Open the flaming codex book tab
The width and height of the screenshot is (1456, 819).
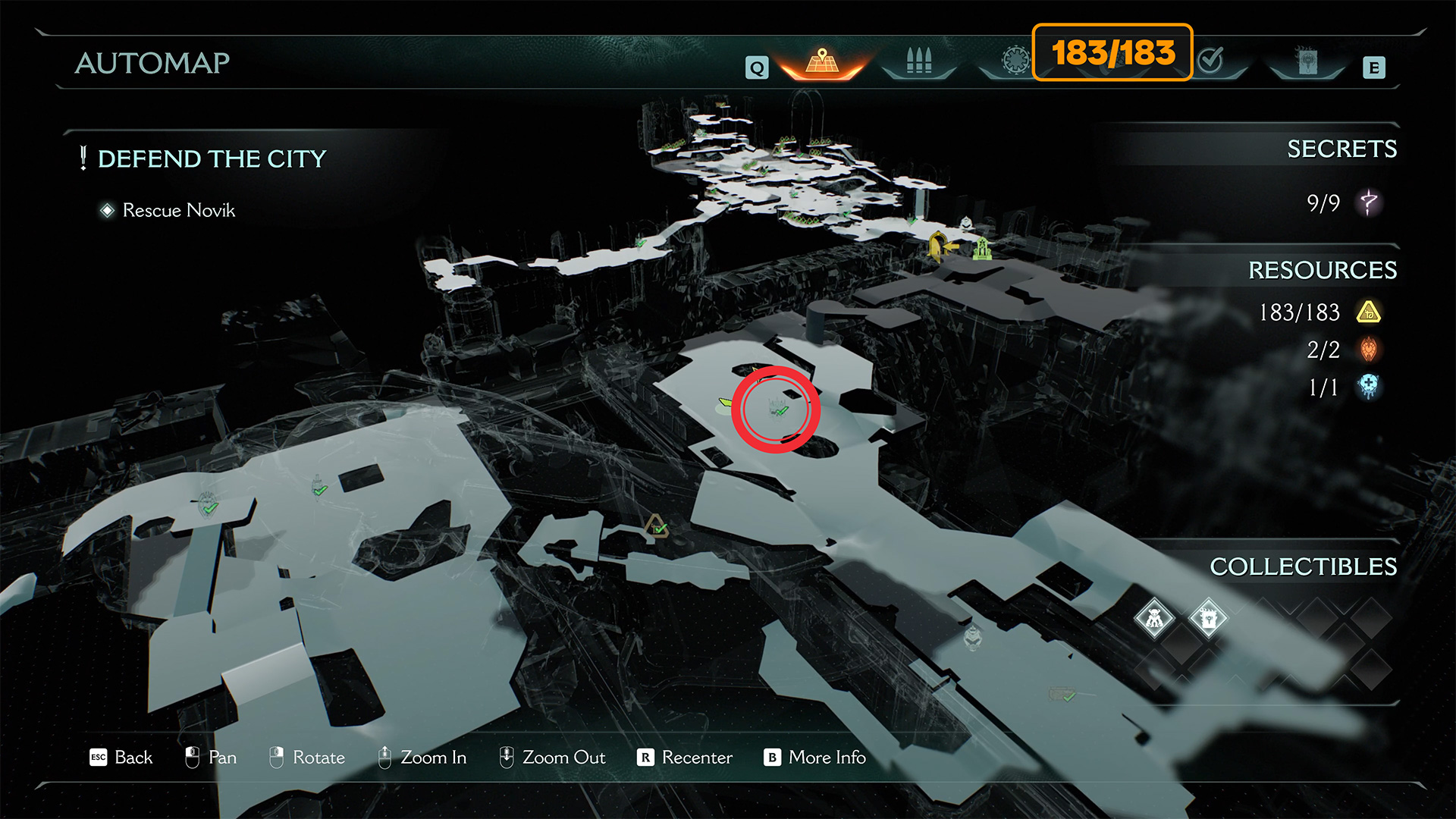point(1307,61)
